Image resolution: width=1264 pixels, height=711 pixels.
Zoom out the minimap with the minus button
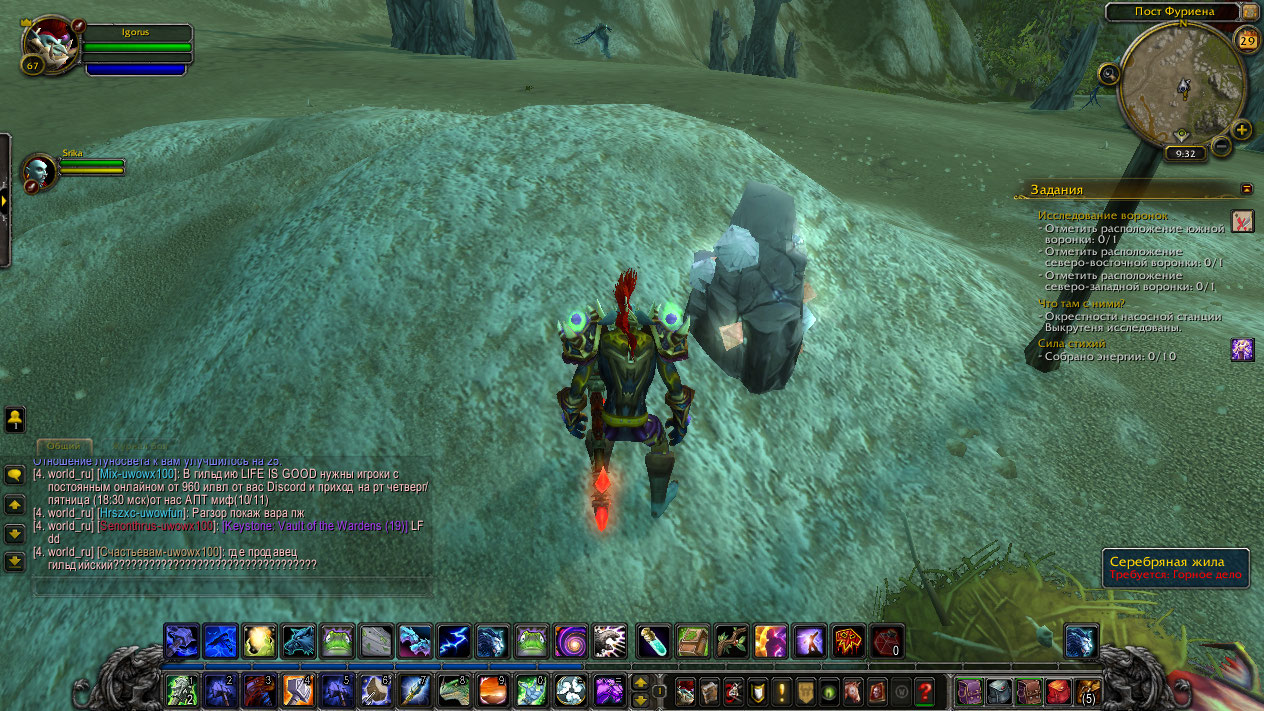pos(1221,147)
